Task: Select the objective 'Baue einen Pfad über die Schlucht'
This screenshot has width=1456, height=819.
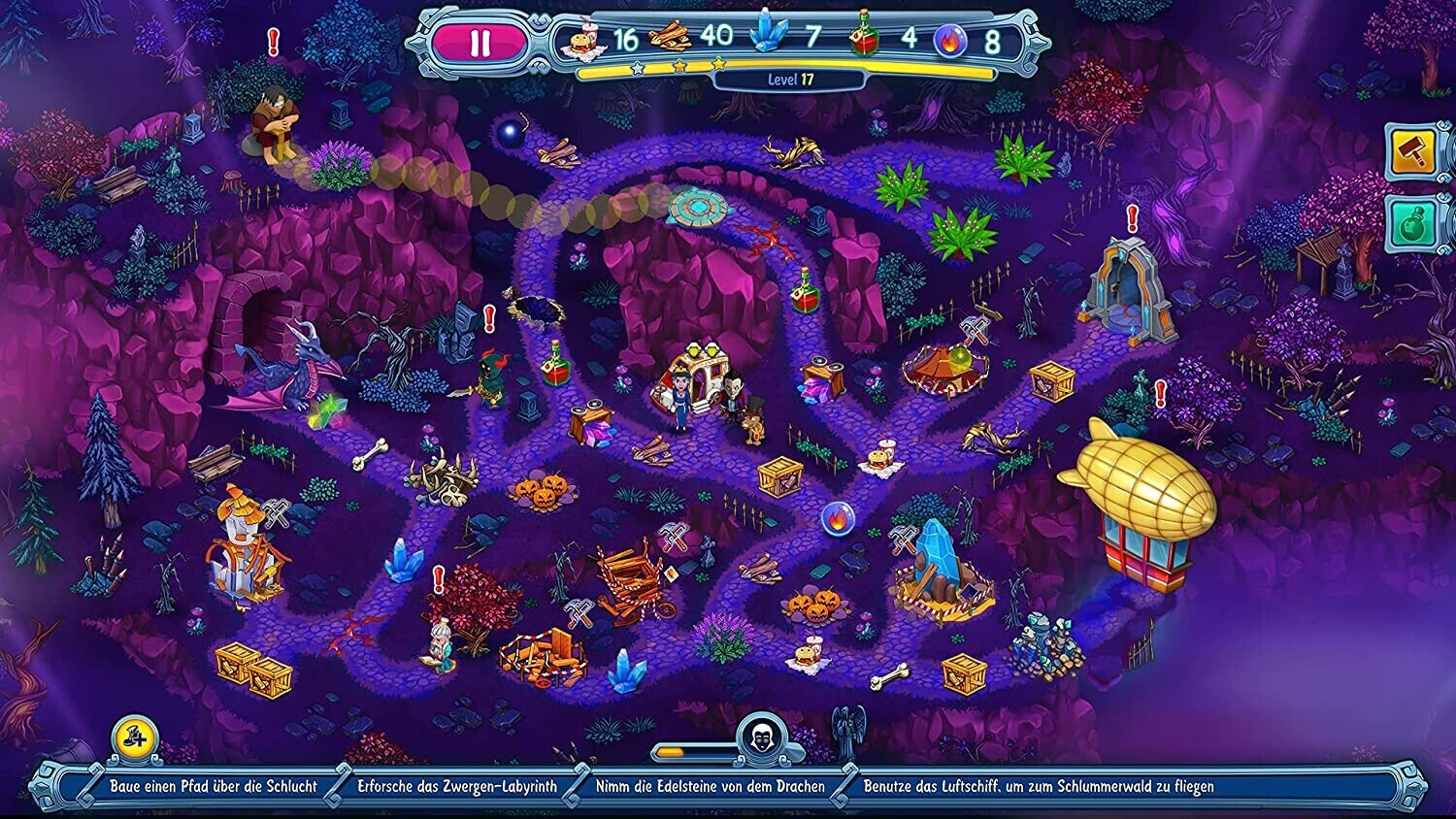Action: coord(214,786)
